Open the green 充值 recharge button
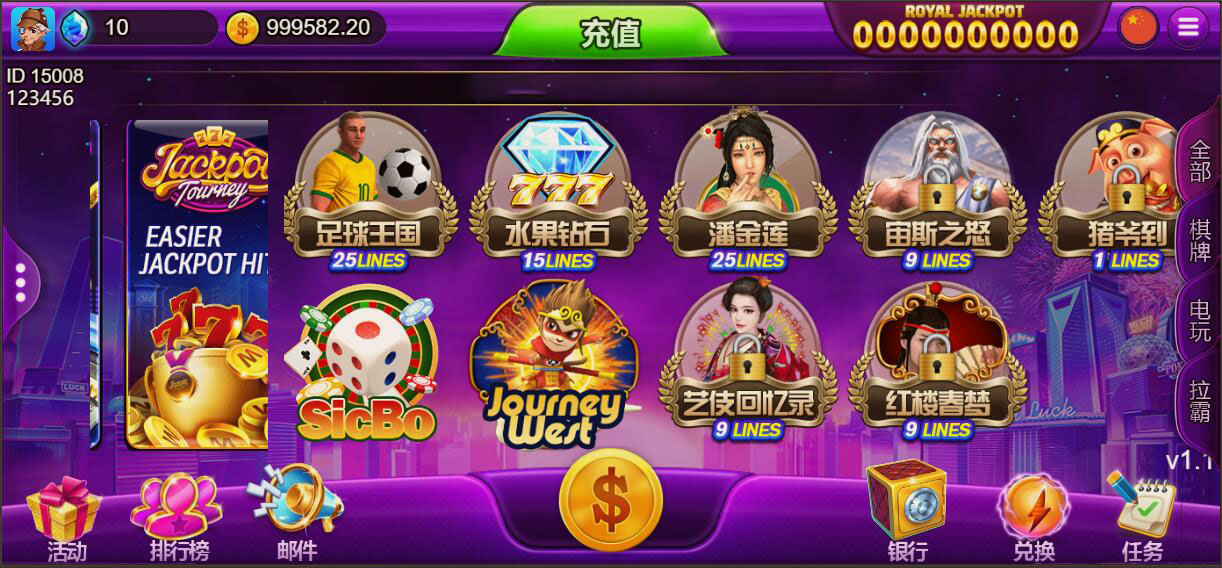This screenshot has height=568, width=1222. [610, 32]
